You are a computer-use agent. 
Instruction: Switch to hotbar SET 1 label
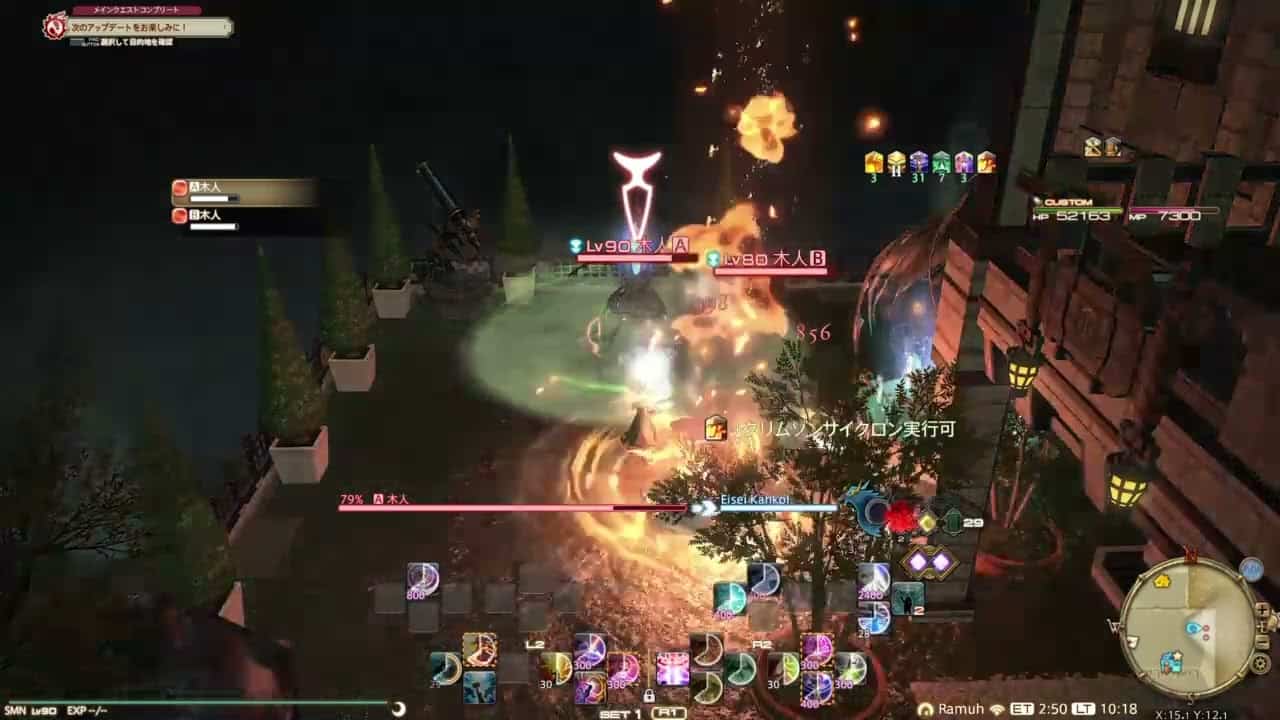pyautogui.click(x=618, y=713)
